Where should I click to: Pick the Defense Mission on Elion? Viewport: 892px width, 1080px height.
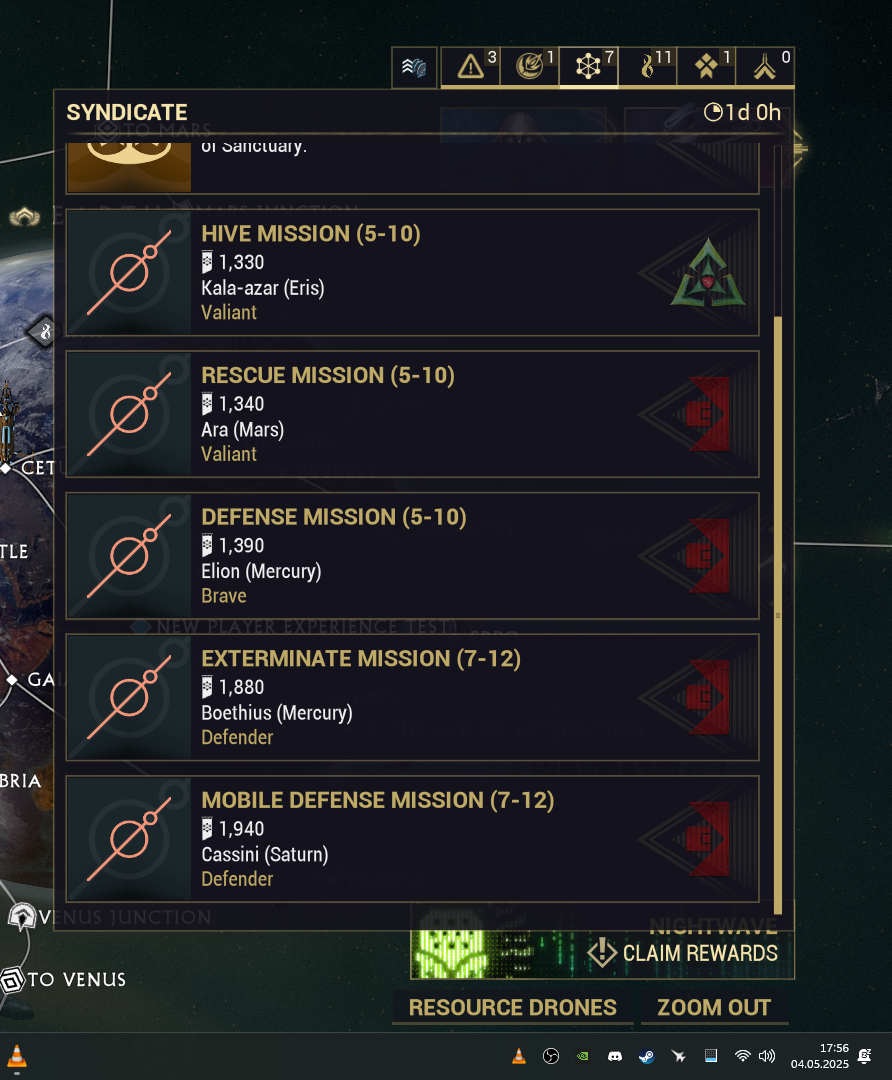pos(412,556)
